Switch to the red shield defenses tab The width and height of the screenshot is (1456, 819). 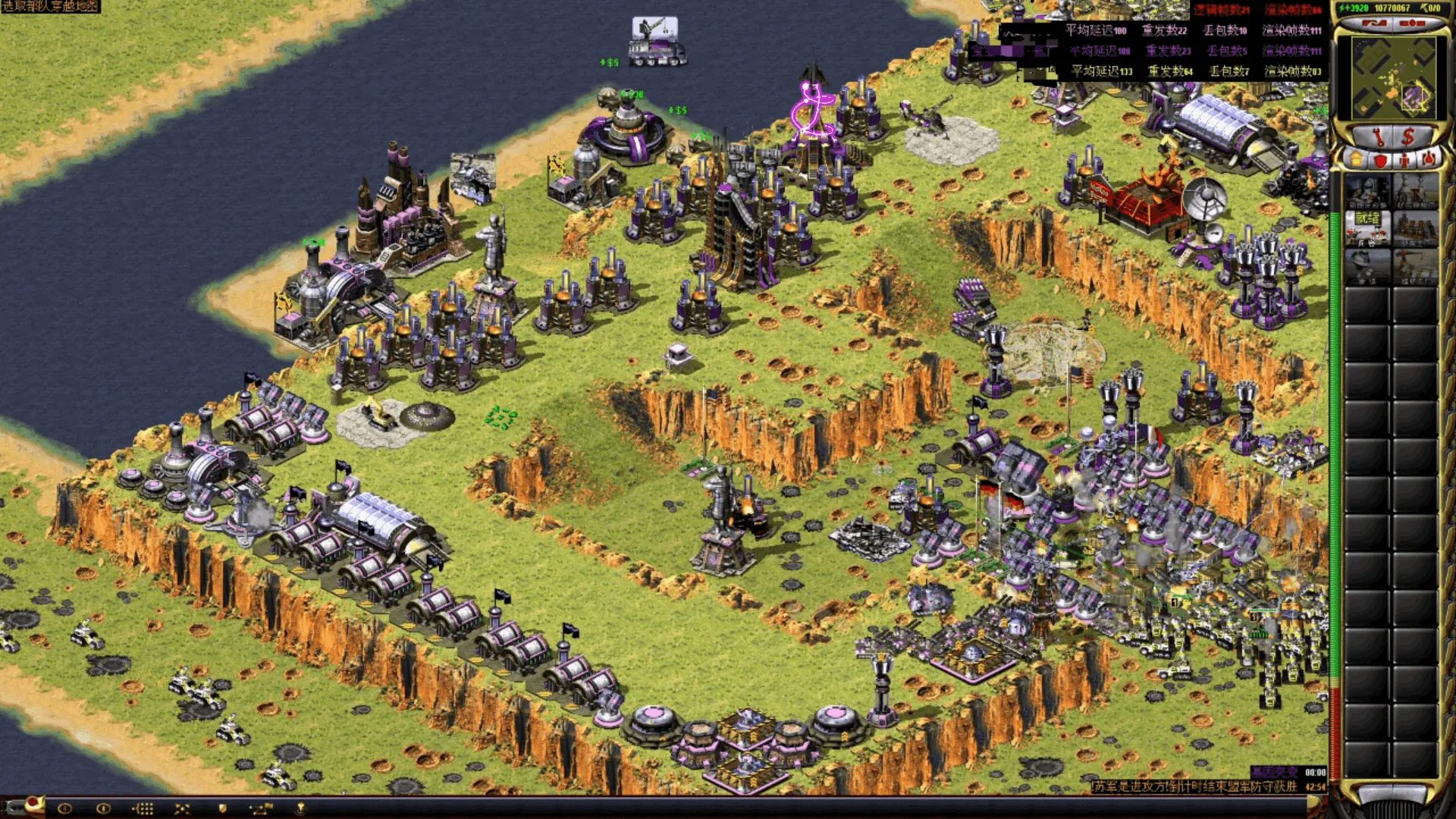1380,160
